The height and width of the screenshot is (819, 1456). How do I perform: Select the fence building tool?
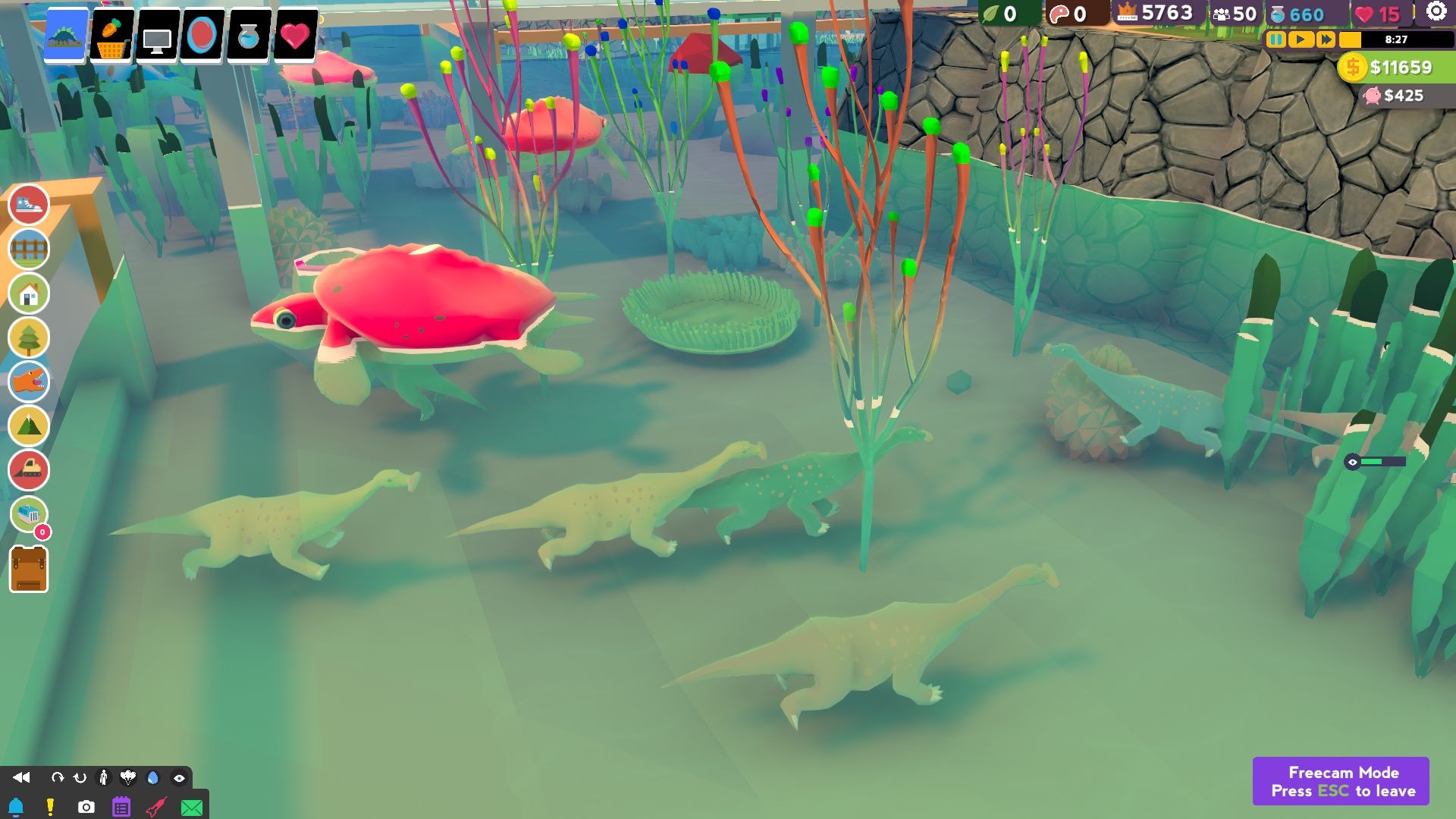point(28,249)
